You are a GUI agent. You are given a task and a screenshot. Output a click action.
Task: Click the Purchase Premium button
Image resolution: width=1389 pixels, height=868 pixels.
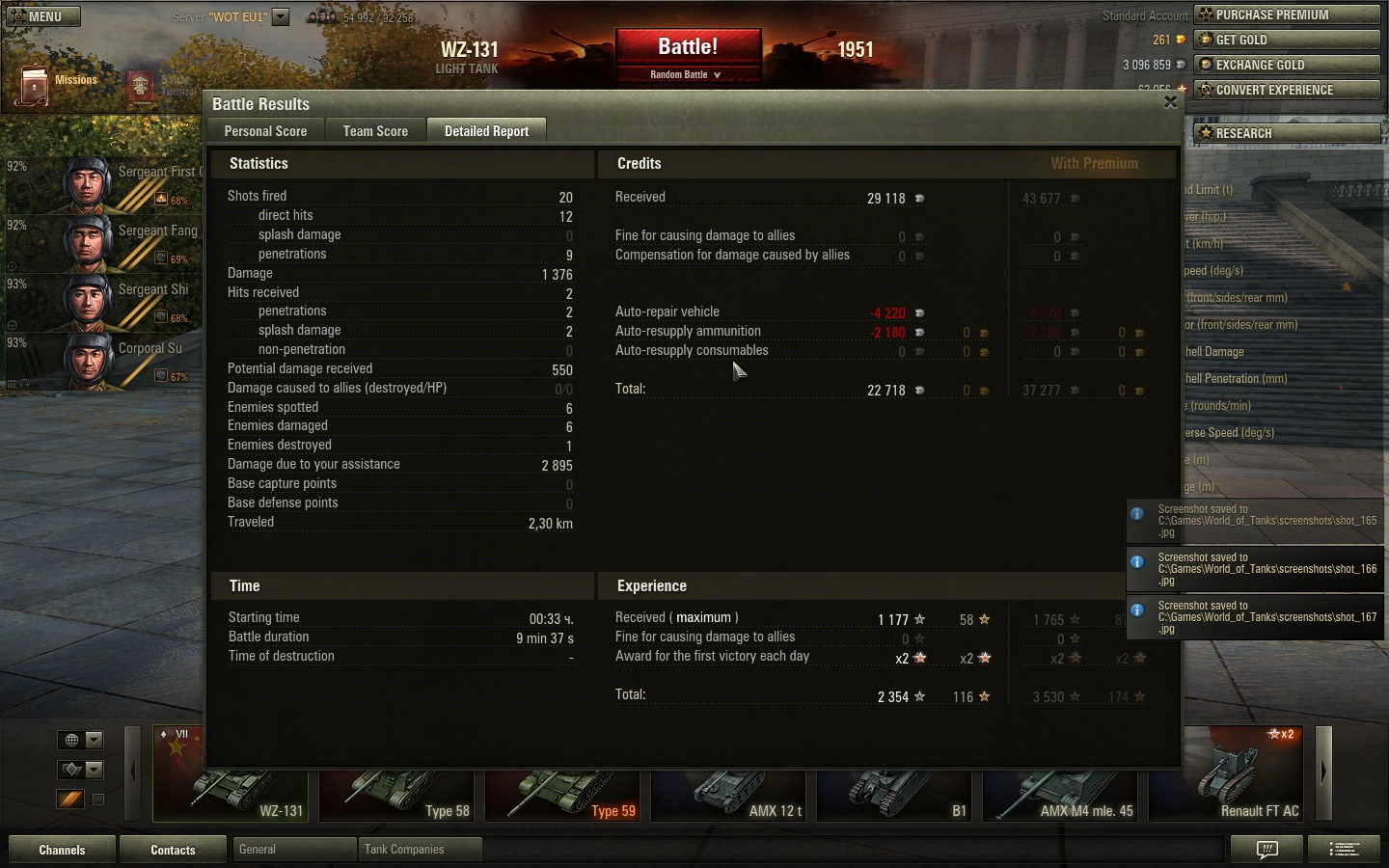(x=1287, y=14)
